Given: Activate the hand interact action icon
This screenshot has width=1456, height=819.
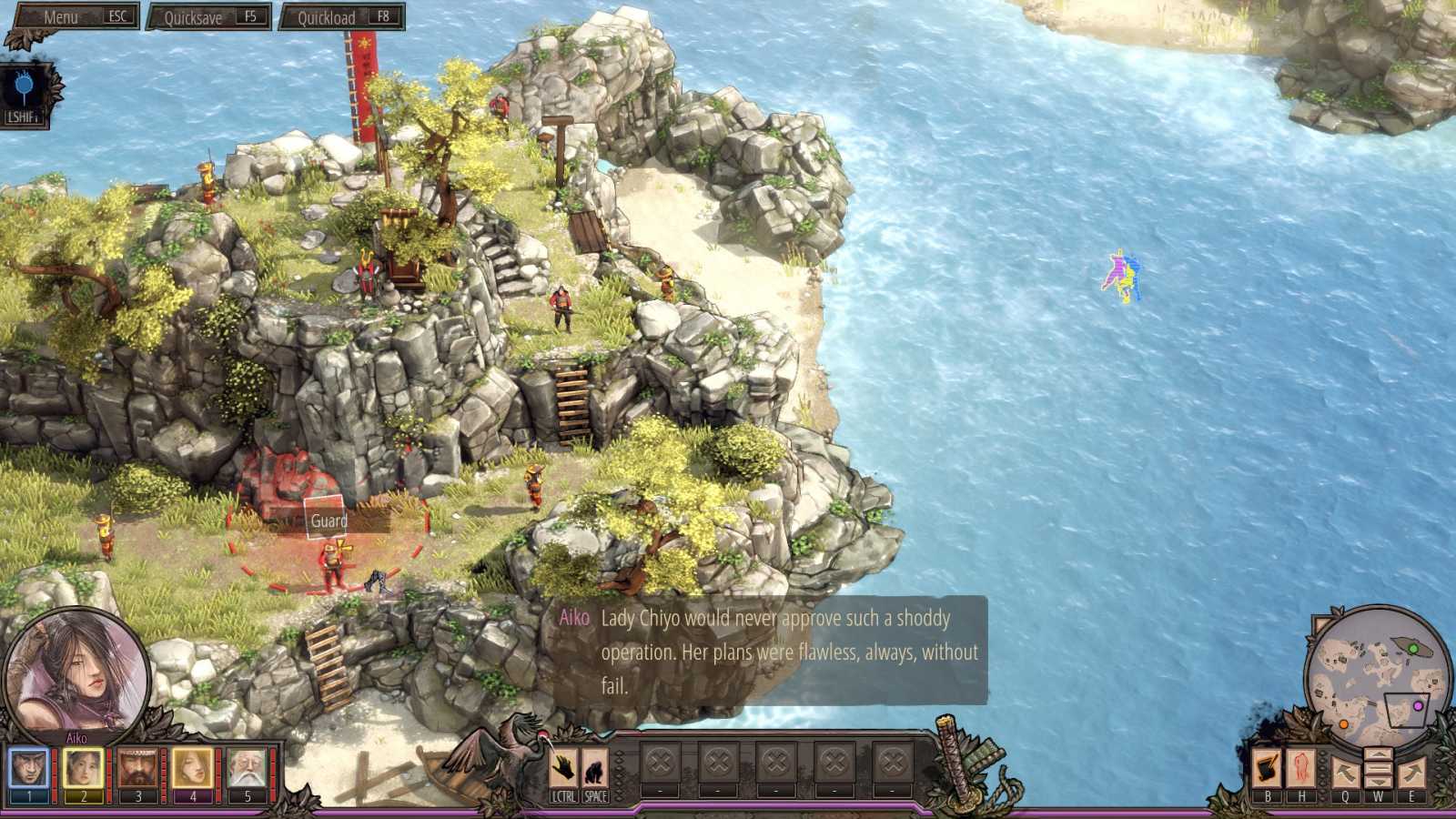Looking at the screenshot, I should (564, 769).
